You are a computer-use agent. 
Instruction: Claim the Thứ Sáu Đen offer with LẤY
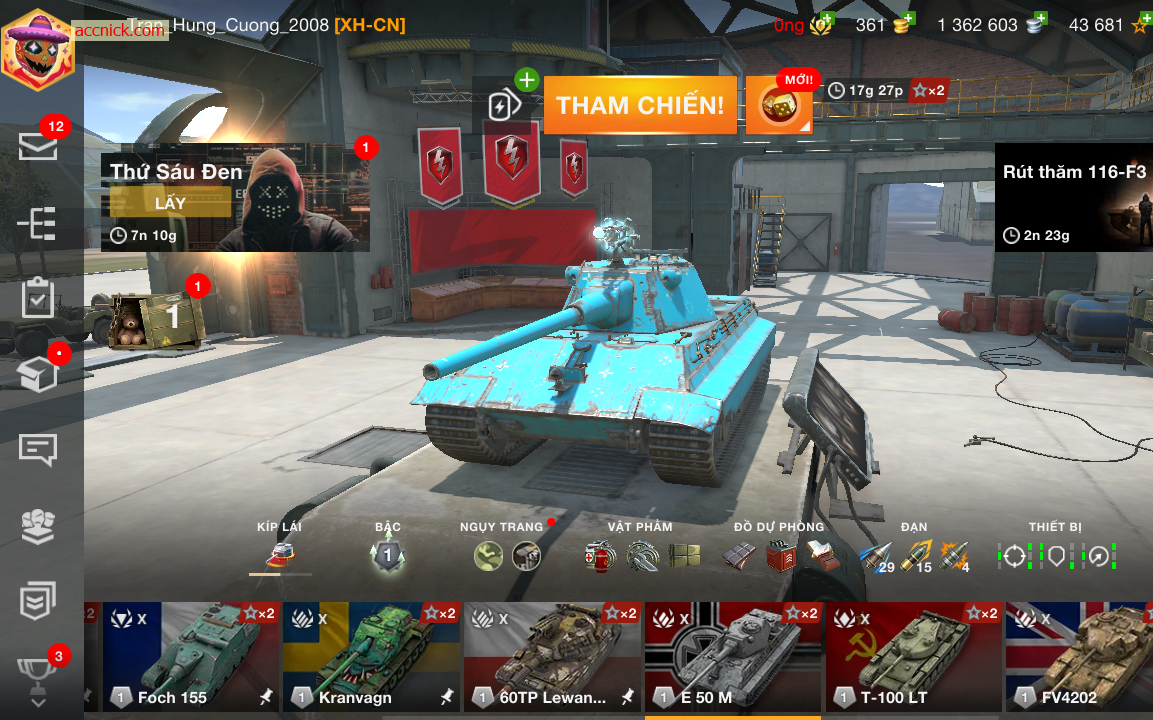point(170,202)
